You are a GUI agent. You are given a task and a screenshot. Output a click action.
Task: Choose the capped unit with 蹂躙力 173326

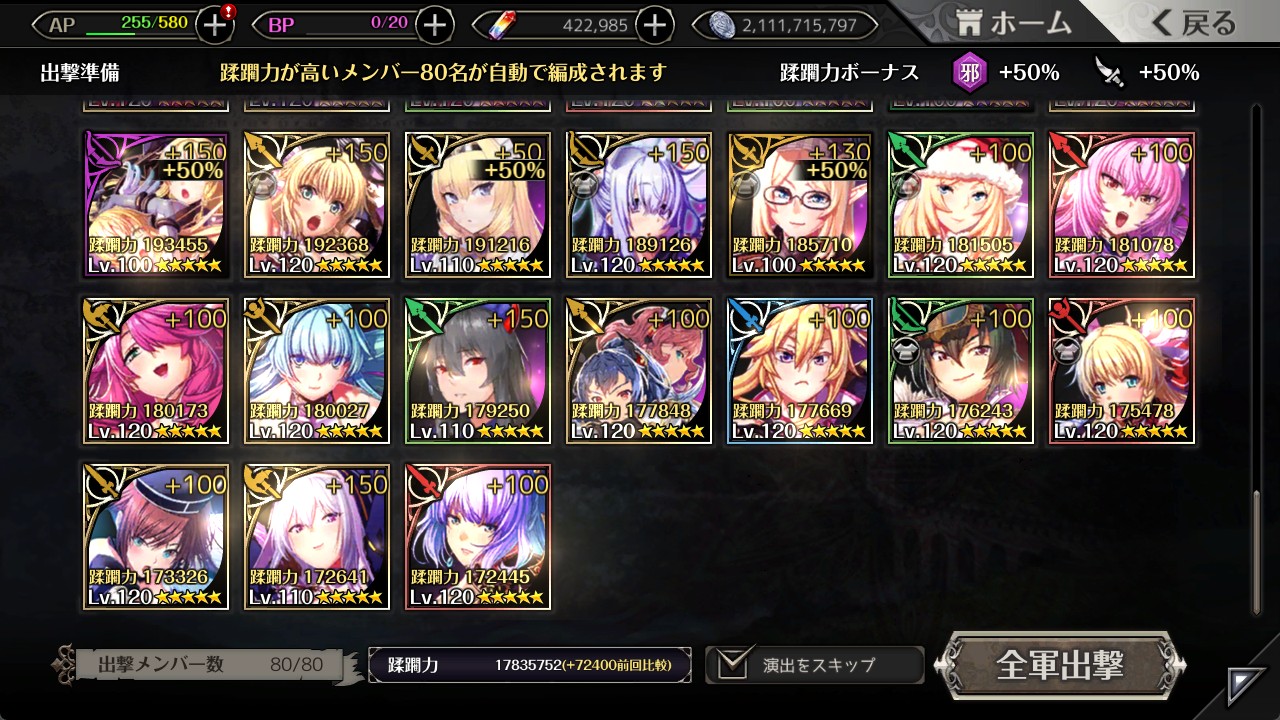156,537
